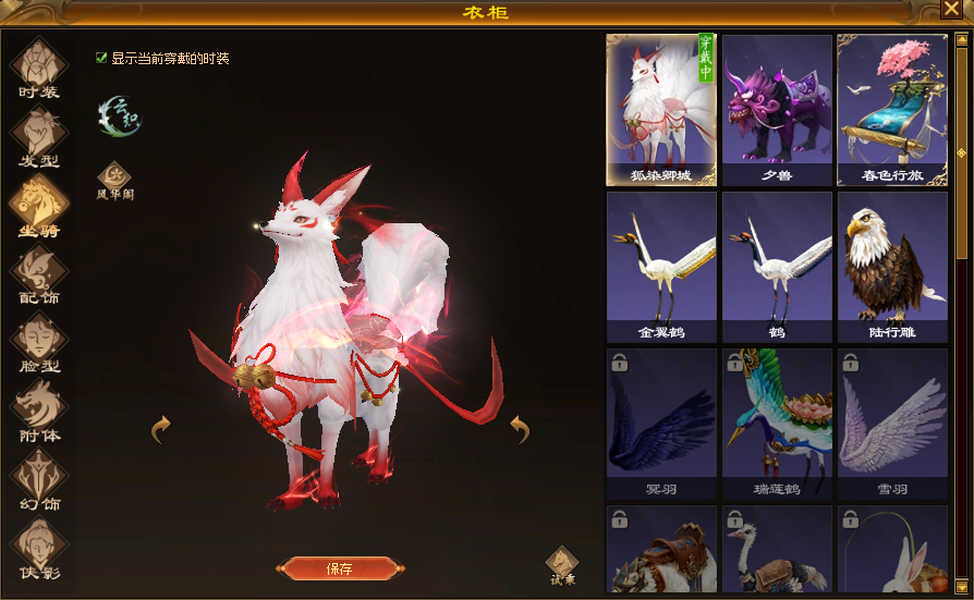Open the 脸型 face shape tab
Viewport: 974px width, 600px height.
tap(39, 340)
